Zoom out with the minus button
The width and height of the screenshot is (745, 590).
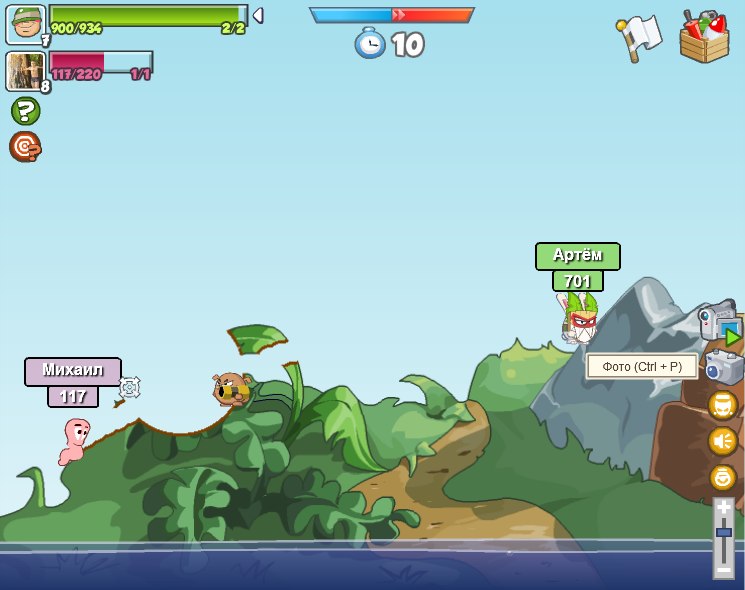pos(724,567)
